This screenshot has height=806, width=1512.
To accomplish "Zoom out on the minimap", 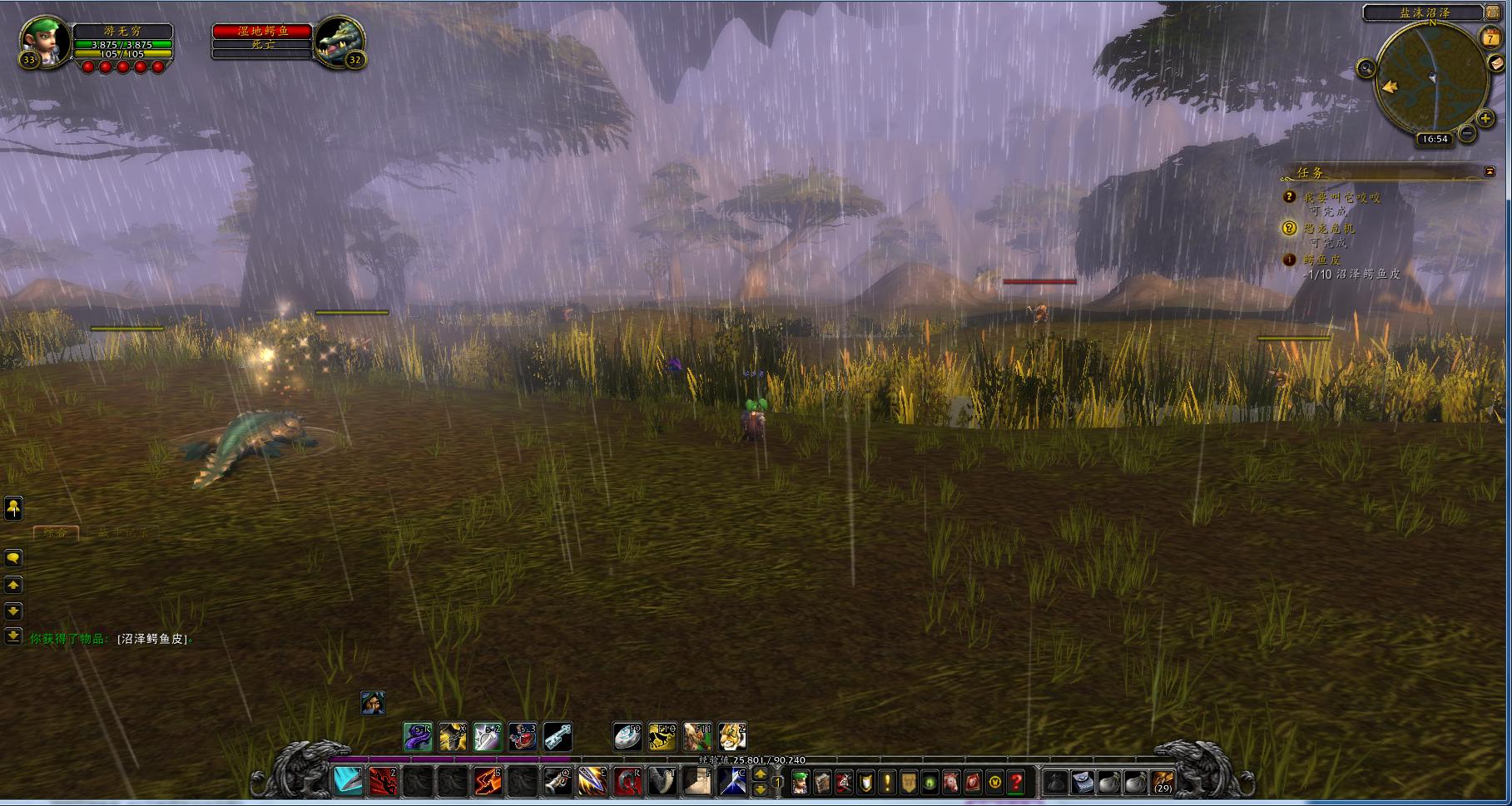I will (x=1467, y=132).
